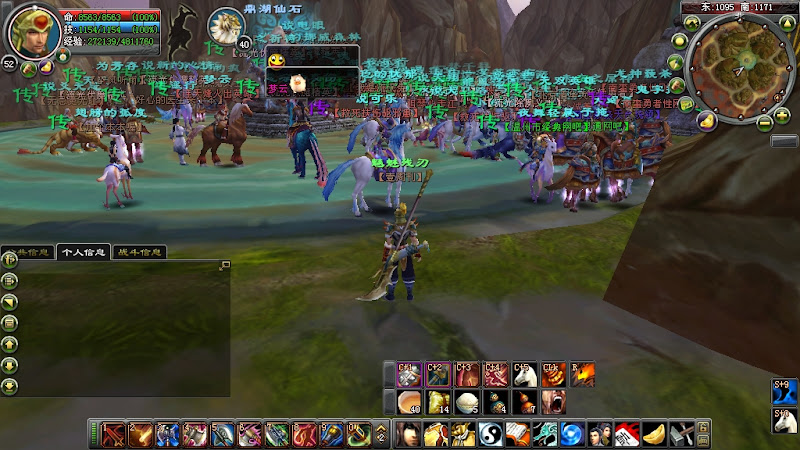800x450 pixels.
Task: Zoom out the minimap with the minus button
Action: [x=765, y=123]
